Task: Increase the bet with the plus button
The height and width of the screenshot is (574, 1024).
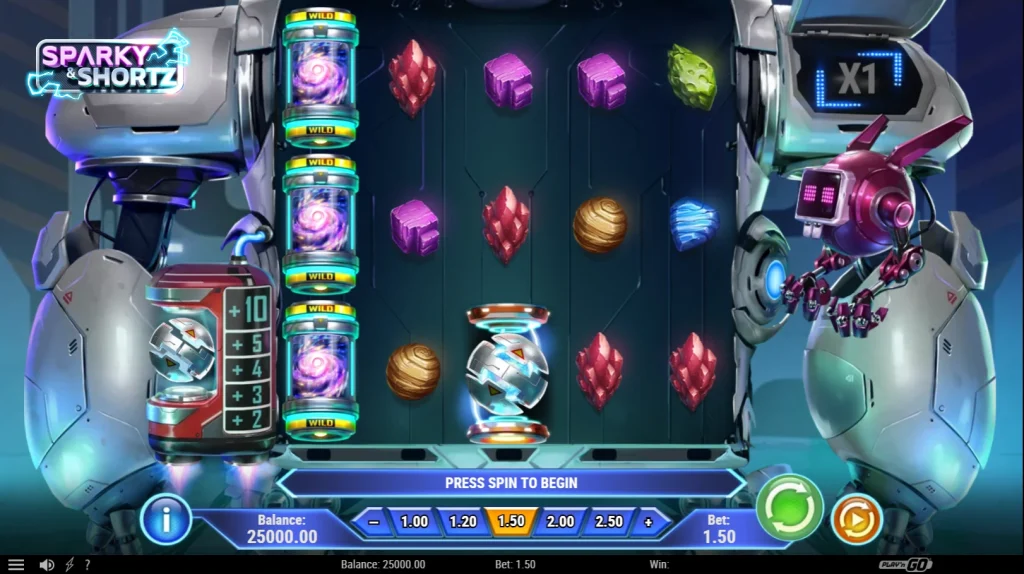Action: (x=648, y=522)
